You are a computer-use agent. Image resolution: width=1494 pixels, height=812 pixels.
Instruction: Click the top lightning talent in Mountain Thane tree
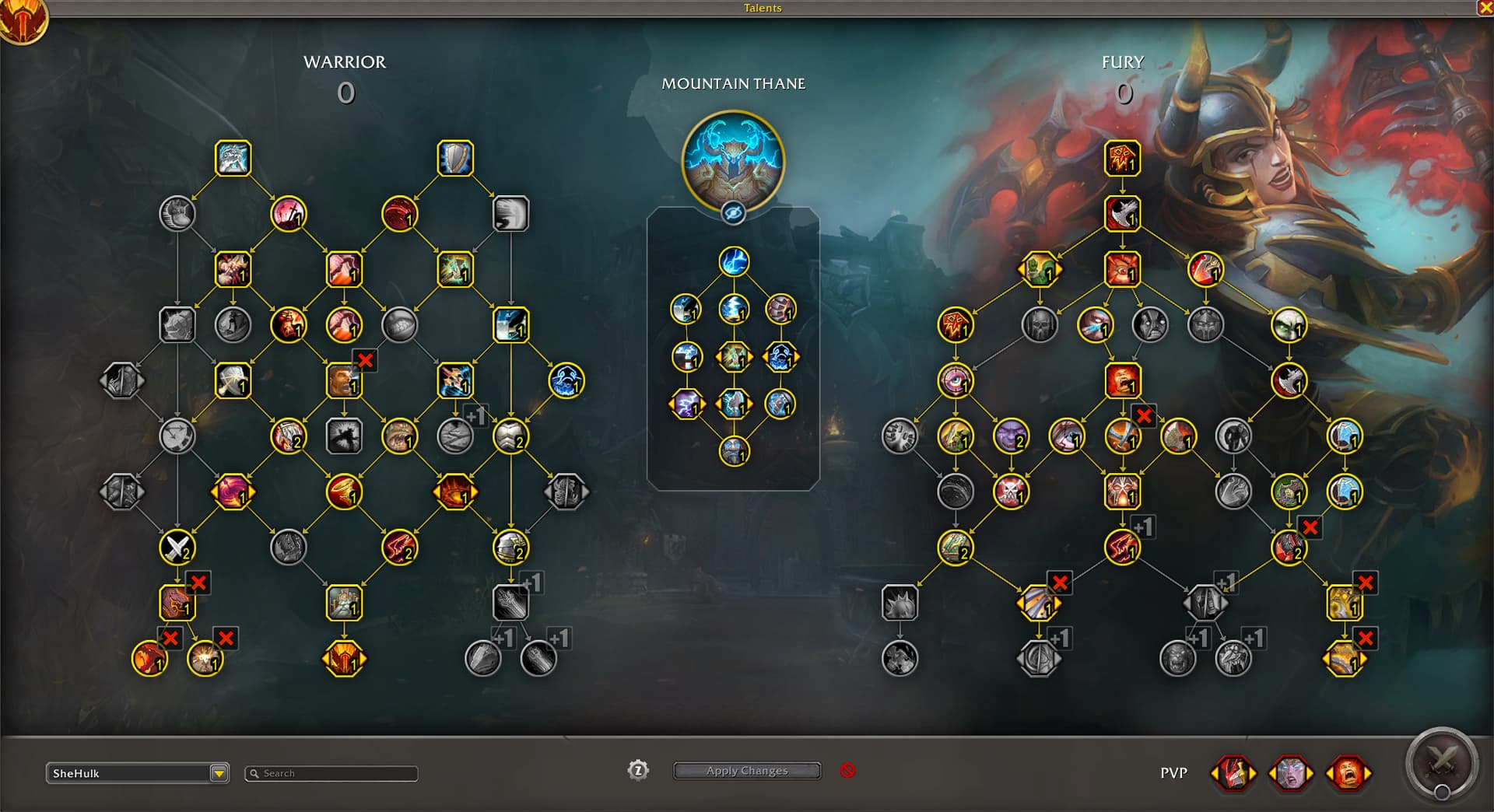tap(733, 262)
